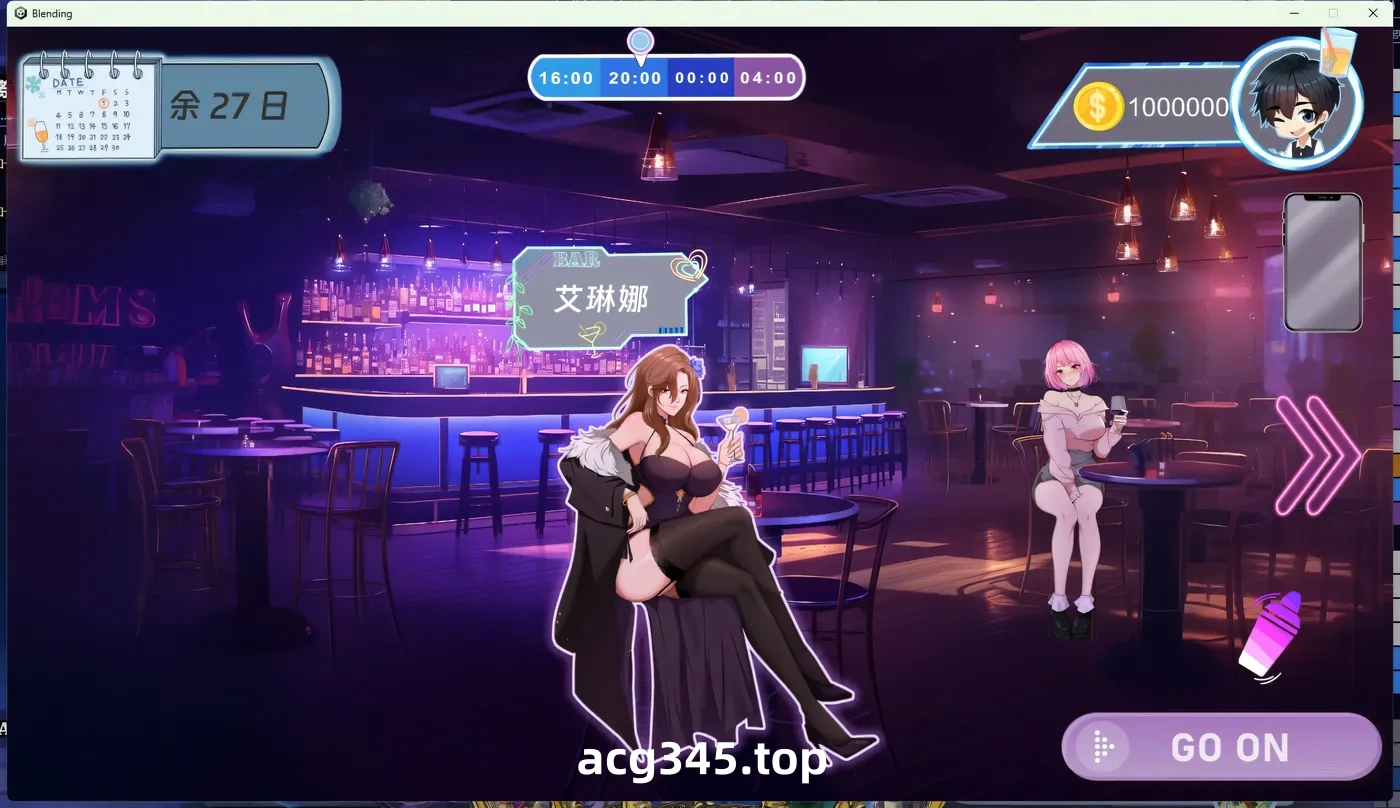Select the 00:00 time slot
The image size is (1400, 808).
click(701, 76)
